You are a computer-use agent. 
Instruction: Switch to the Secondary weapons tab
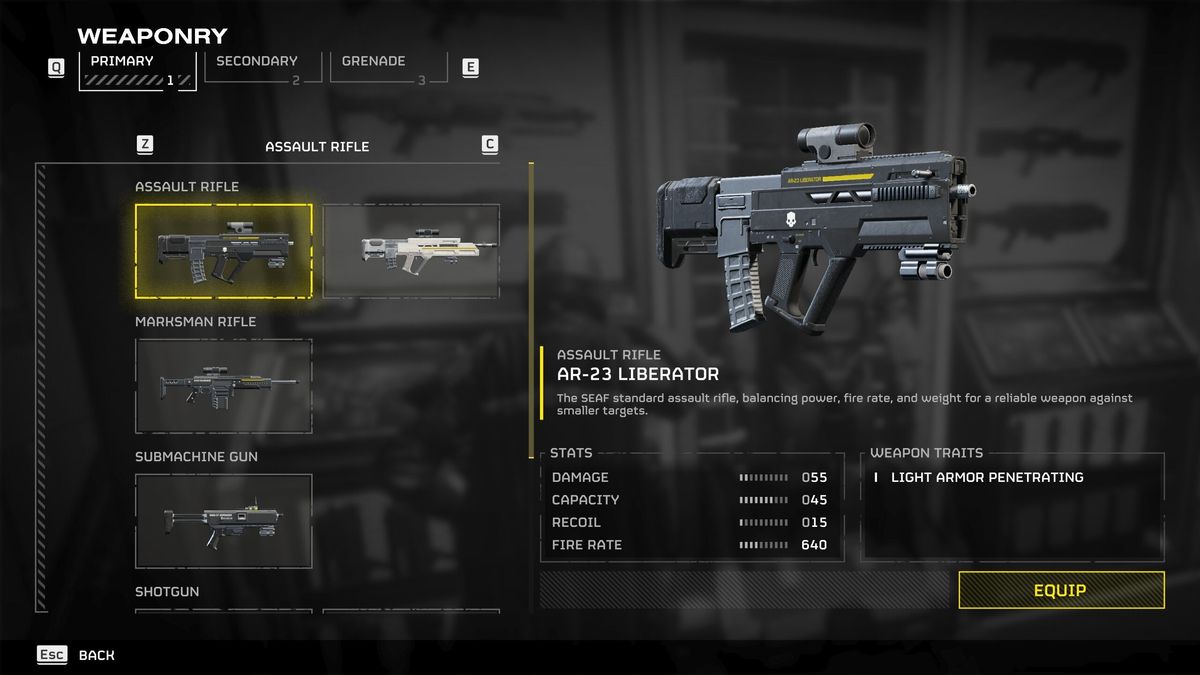(x=262, y=68)
